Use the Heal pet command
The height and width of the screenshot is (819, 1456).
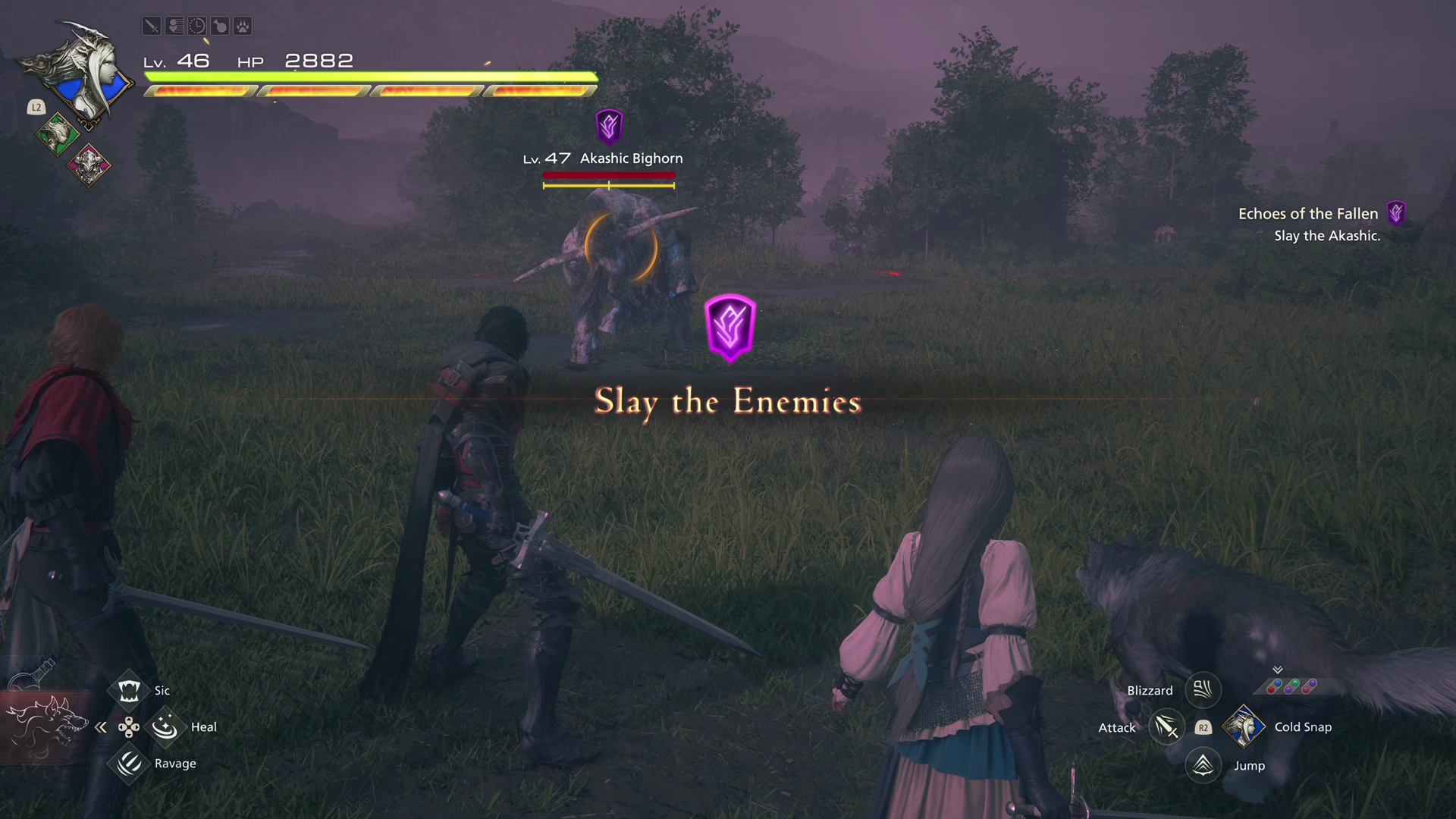[x=165, y=727]
